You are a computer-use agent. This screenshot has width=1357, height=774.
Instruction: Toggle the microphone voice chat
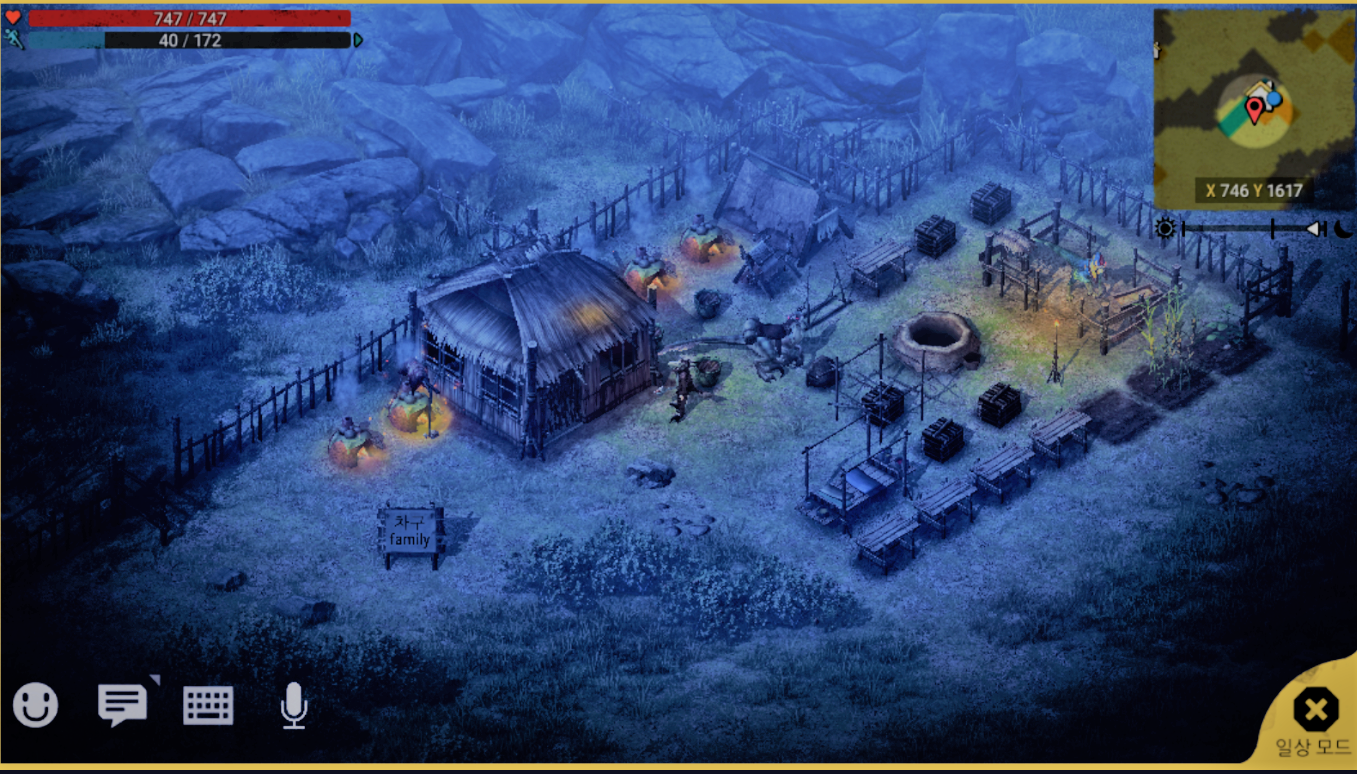(293, 706)
